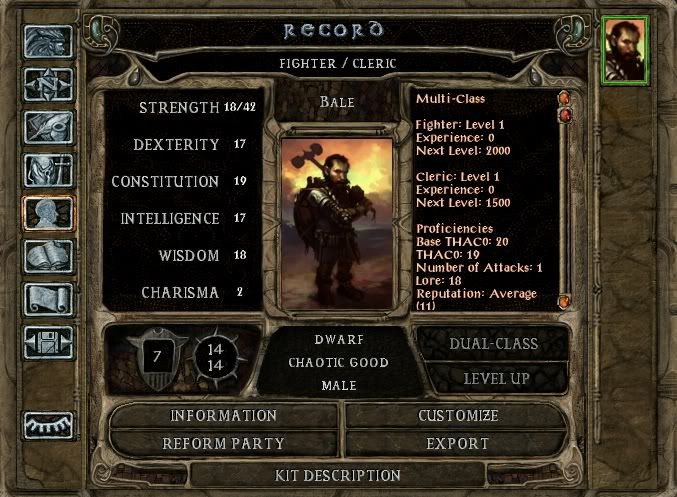The width and height of the screenshot is (677, 497).
Task: Select the character record head icon
Action: click(48, 212)
